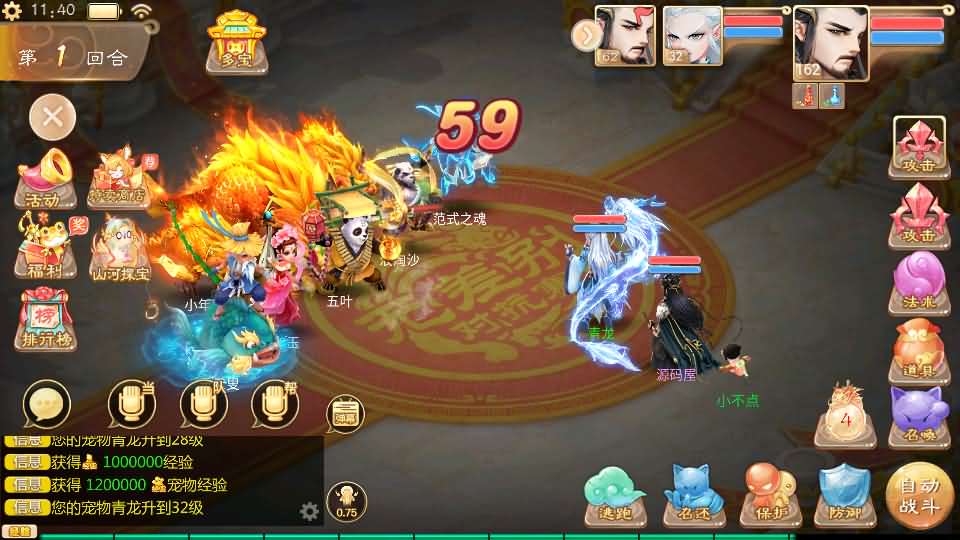Enable 自动战斗 auto battle
The image size is (960, 540).
pos(919,495)
